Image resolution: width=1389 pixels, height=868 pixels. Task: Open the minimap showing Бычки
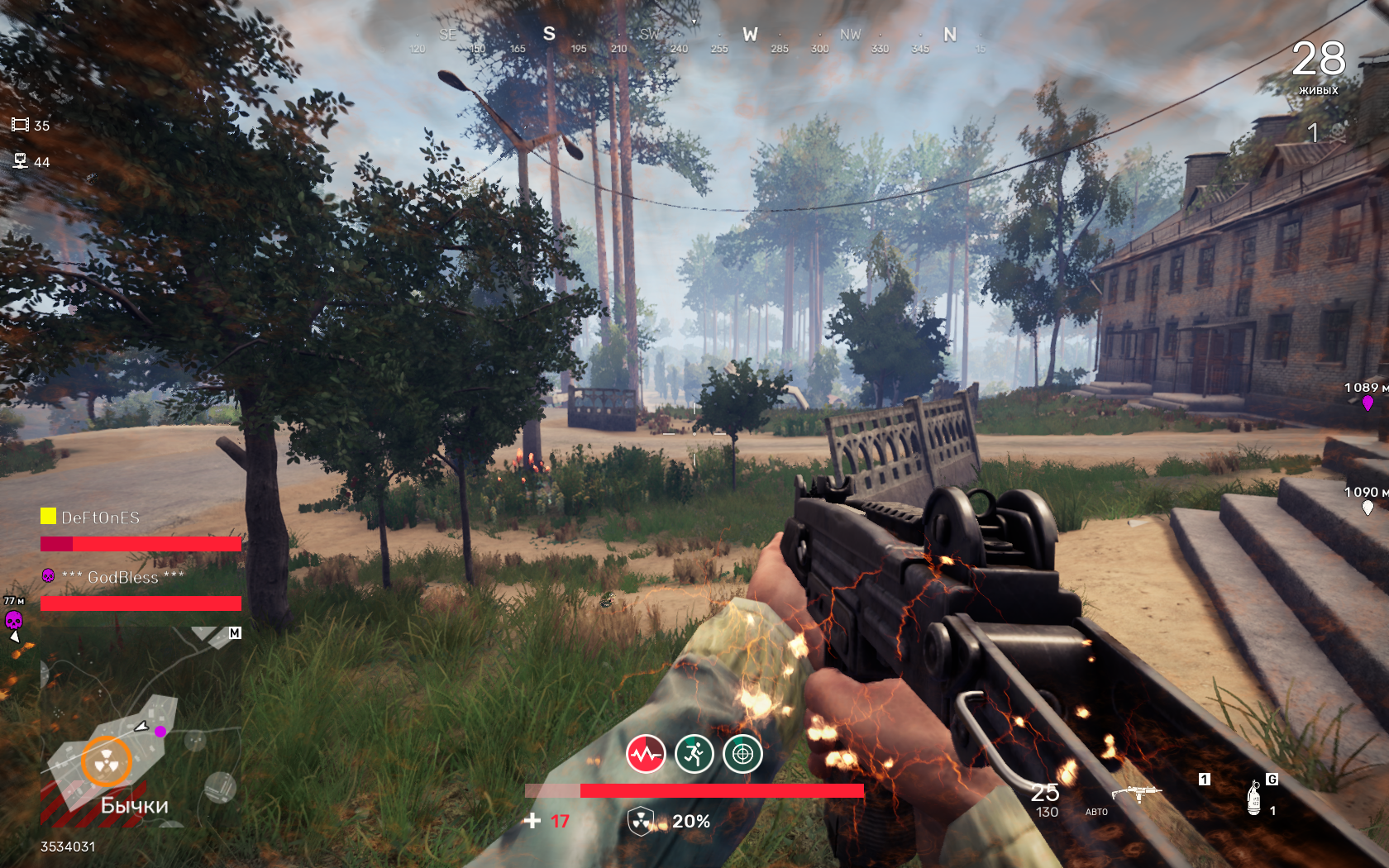[141, 727]
